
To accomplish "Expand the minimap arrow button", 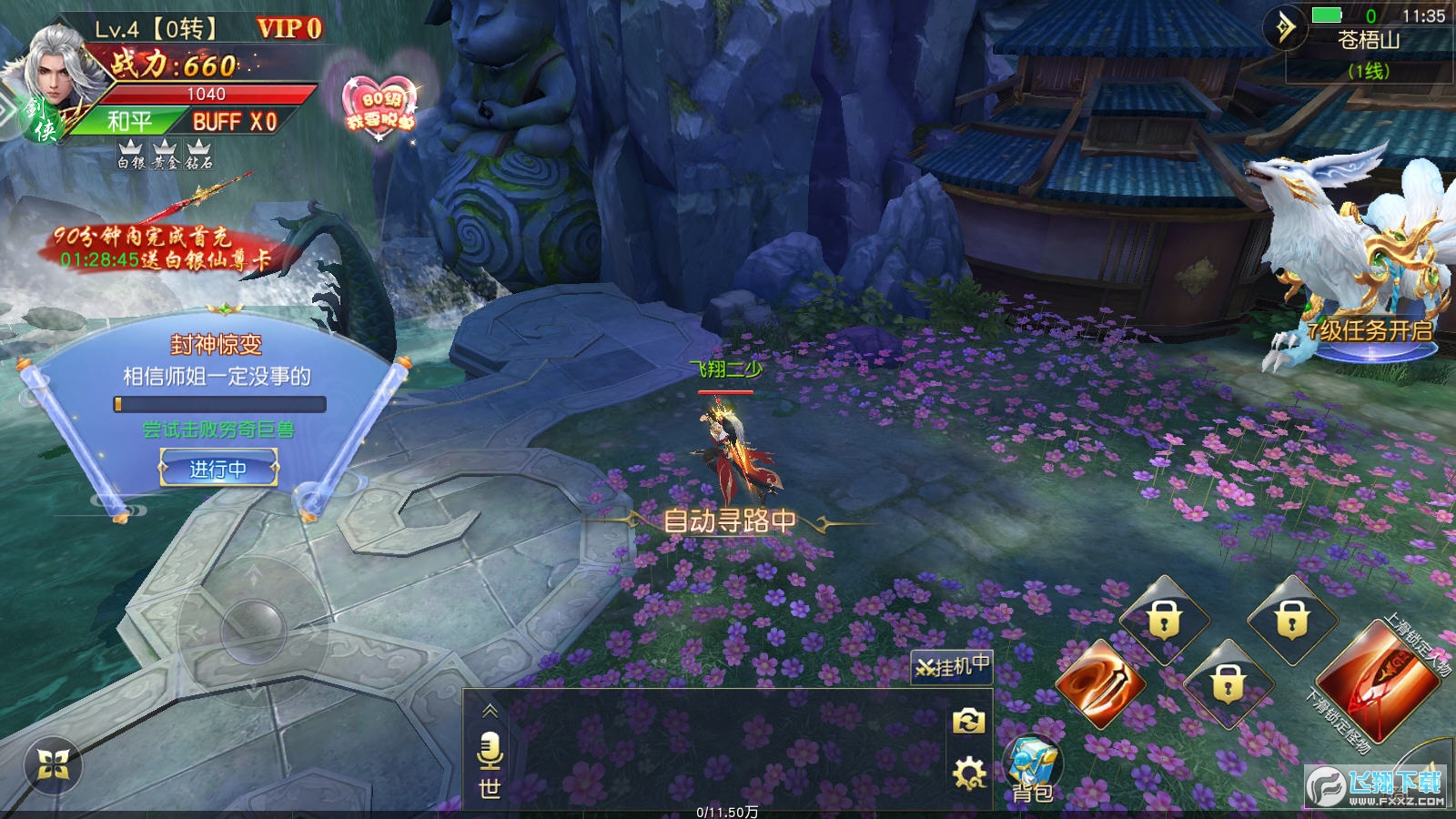I will tap(1285, 28).
